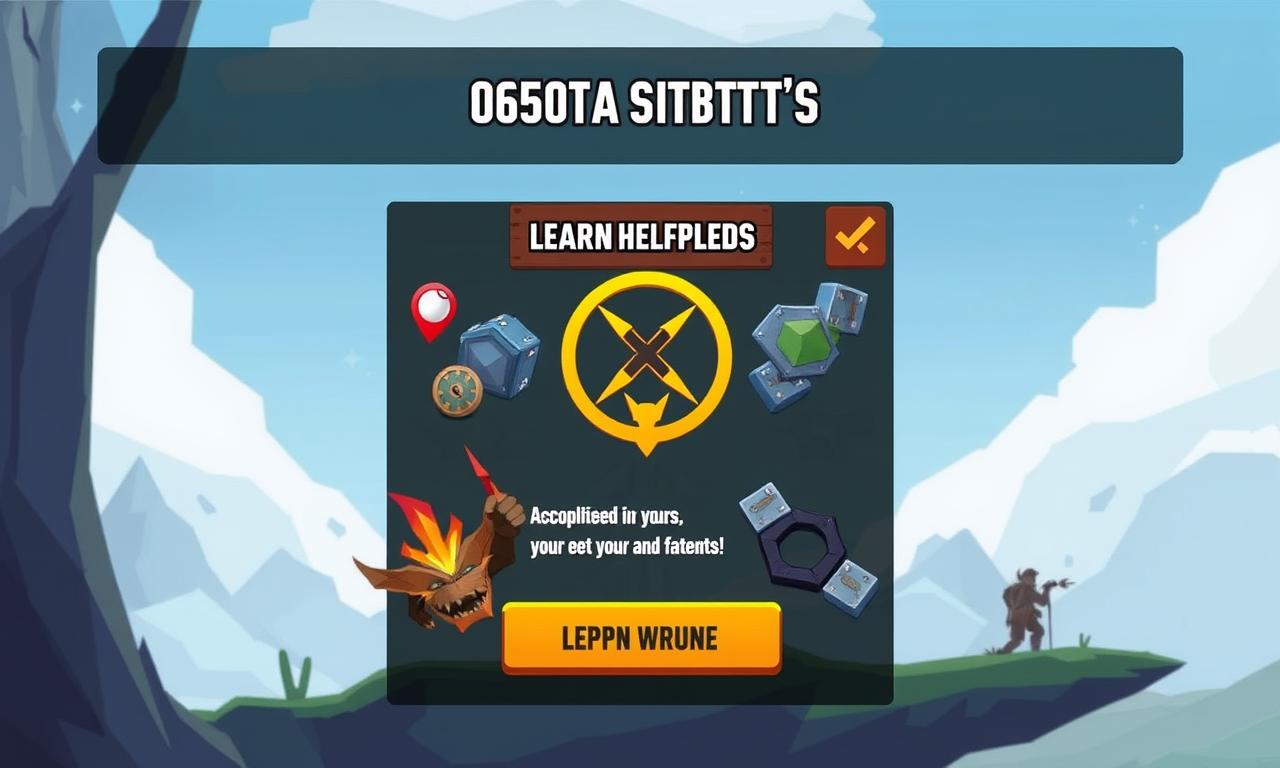Select the dark hexagonal nut item

[x=800, y=547]
